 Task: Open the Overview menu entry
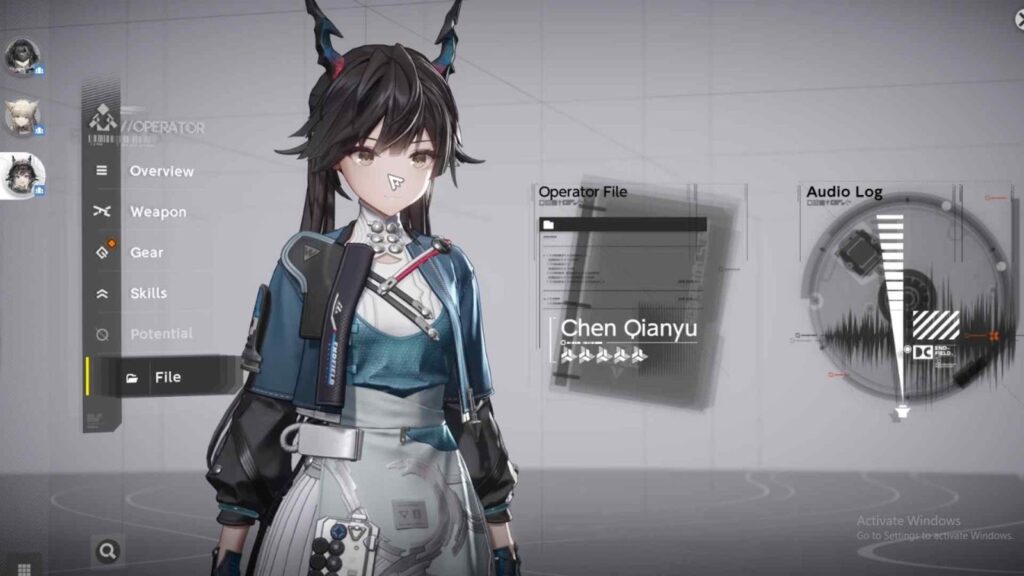(x=161, y=171)
